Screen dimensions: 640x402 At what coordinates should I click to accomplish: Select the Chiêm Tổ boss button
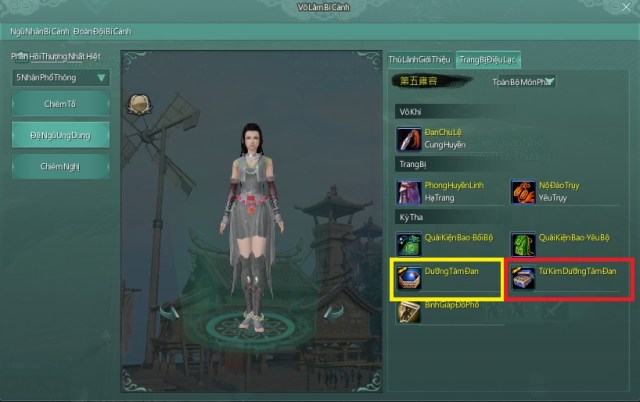click(61, 104)
